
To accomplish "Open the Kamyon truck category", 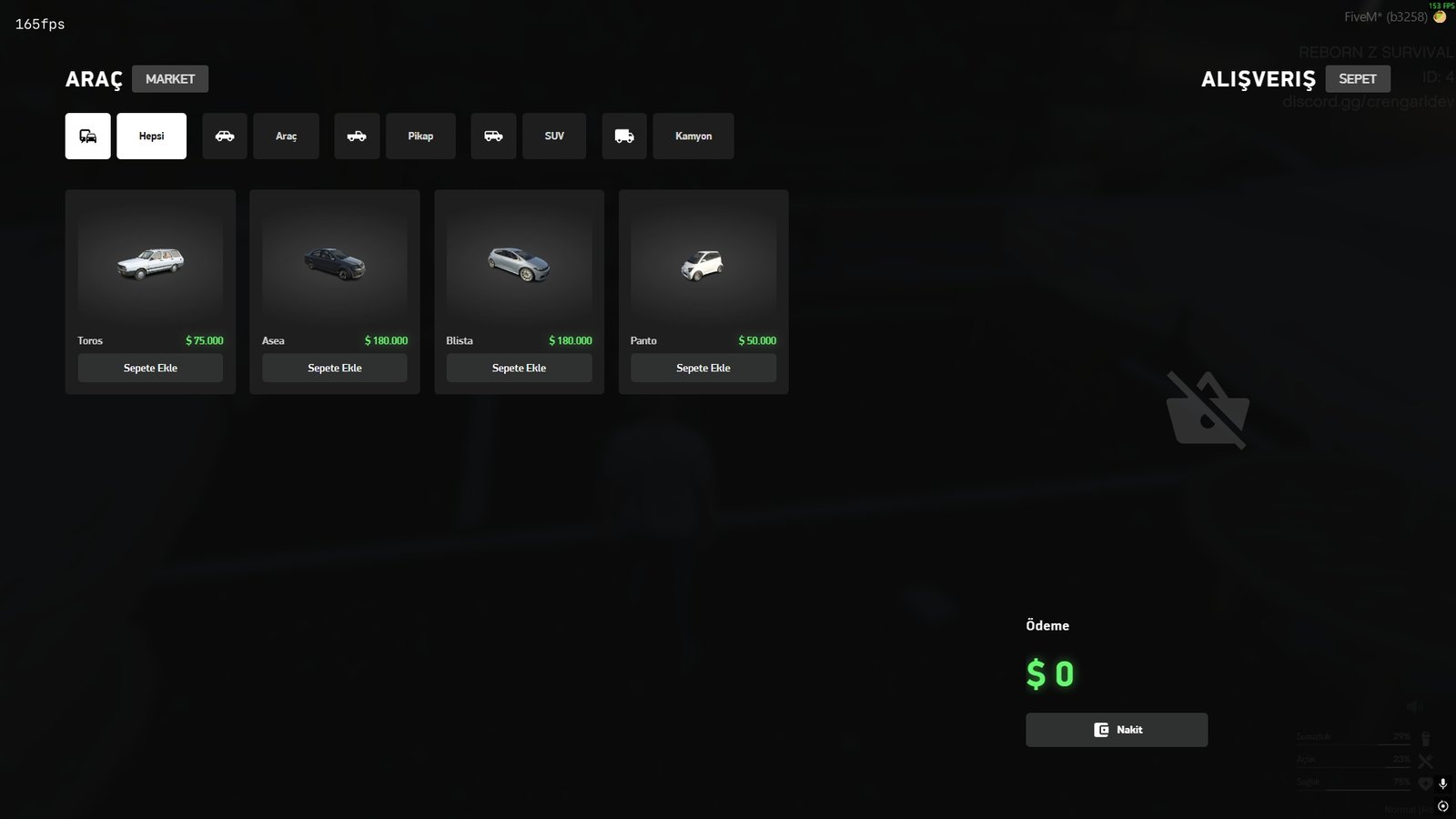I will pyautogui.click(x=693, y=136).
